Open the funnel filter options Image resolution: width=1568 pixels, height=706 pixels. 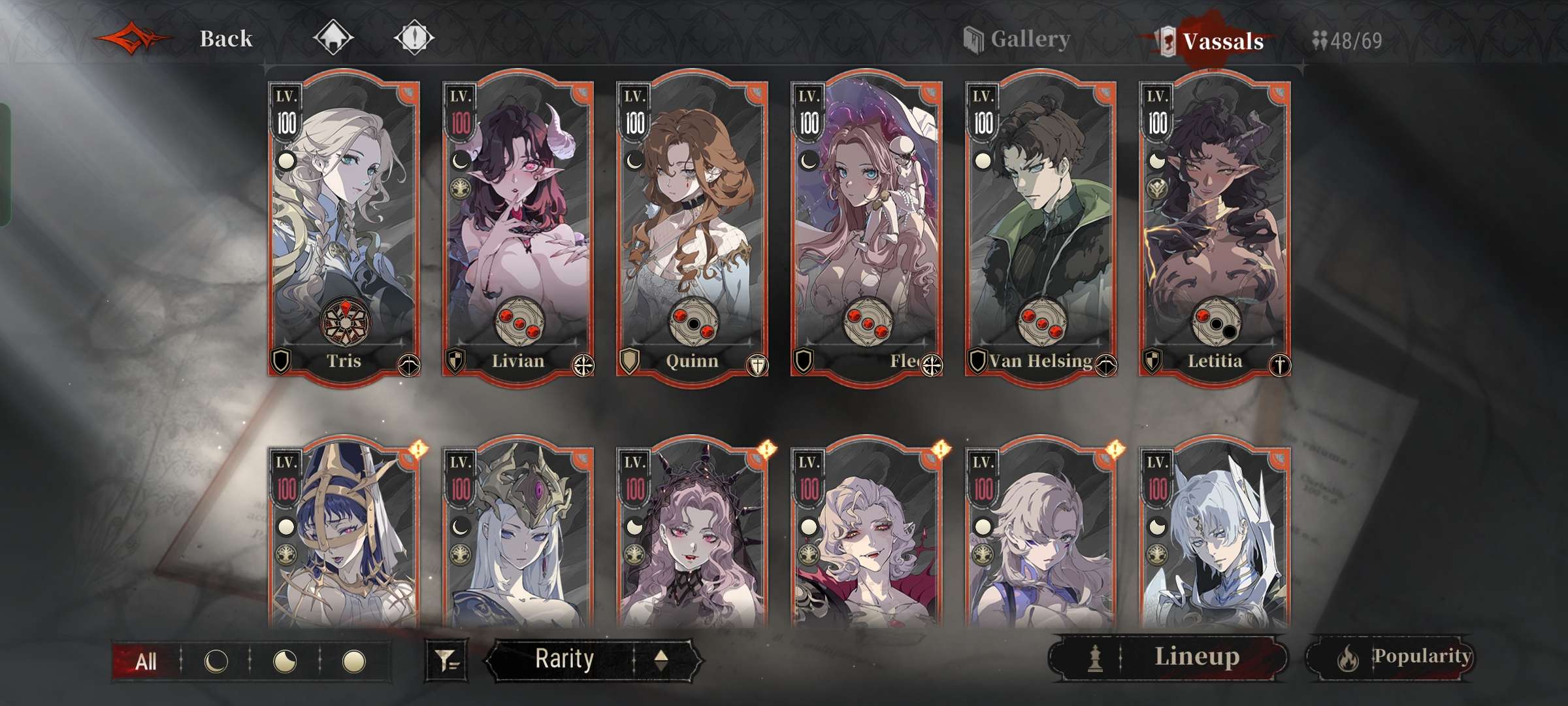click(447, 660)
